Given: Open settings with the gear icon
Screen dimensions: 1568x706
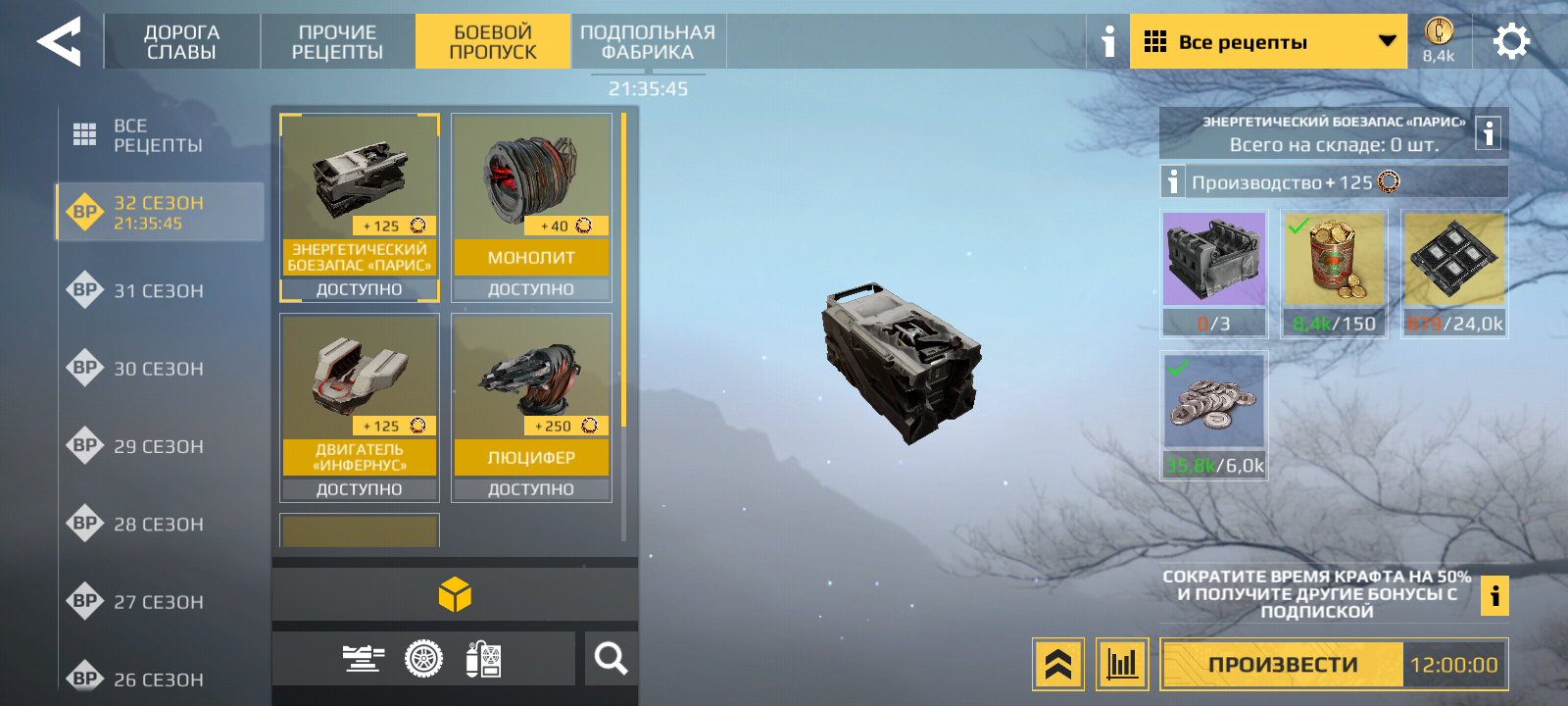Looking at the screenshot, I should click(1510, 42).
